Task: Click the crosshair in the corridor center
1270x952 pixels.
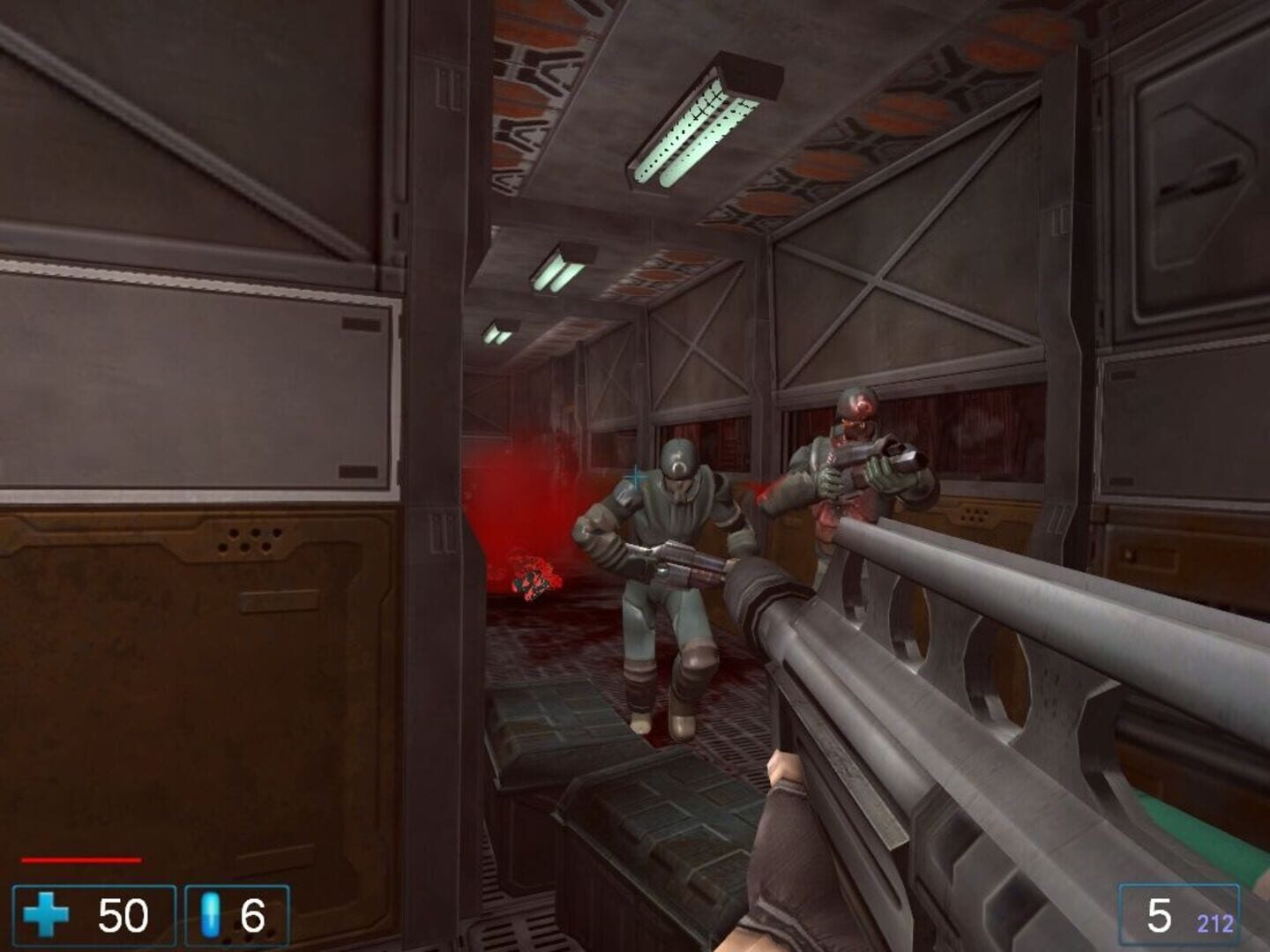Action: click(x=634, y=475)
